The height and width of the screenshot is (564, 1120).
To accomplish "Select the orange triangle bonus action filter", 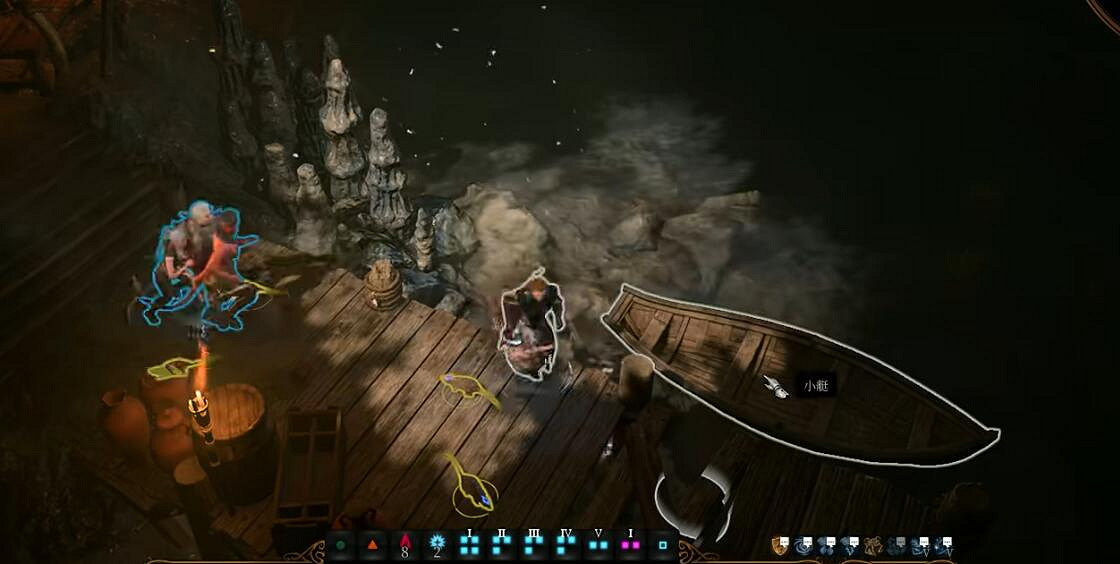I will [373, 546].
